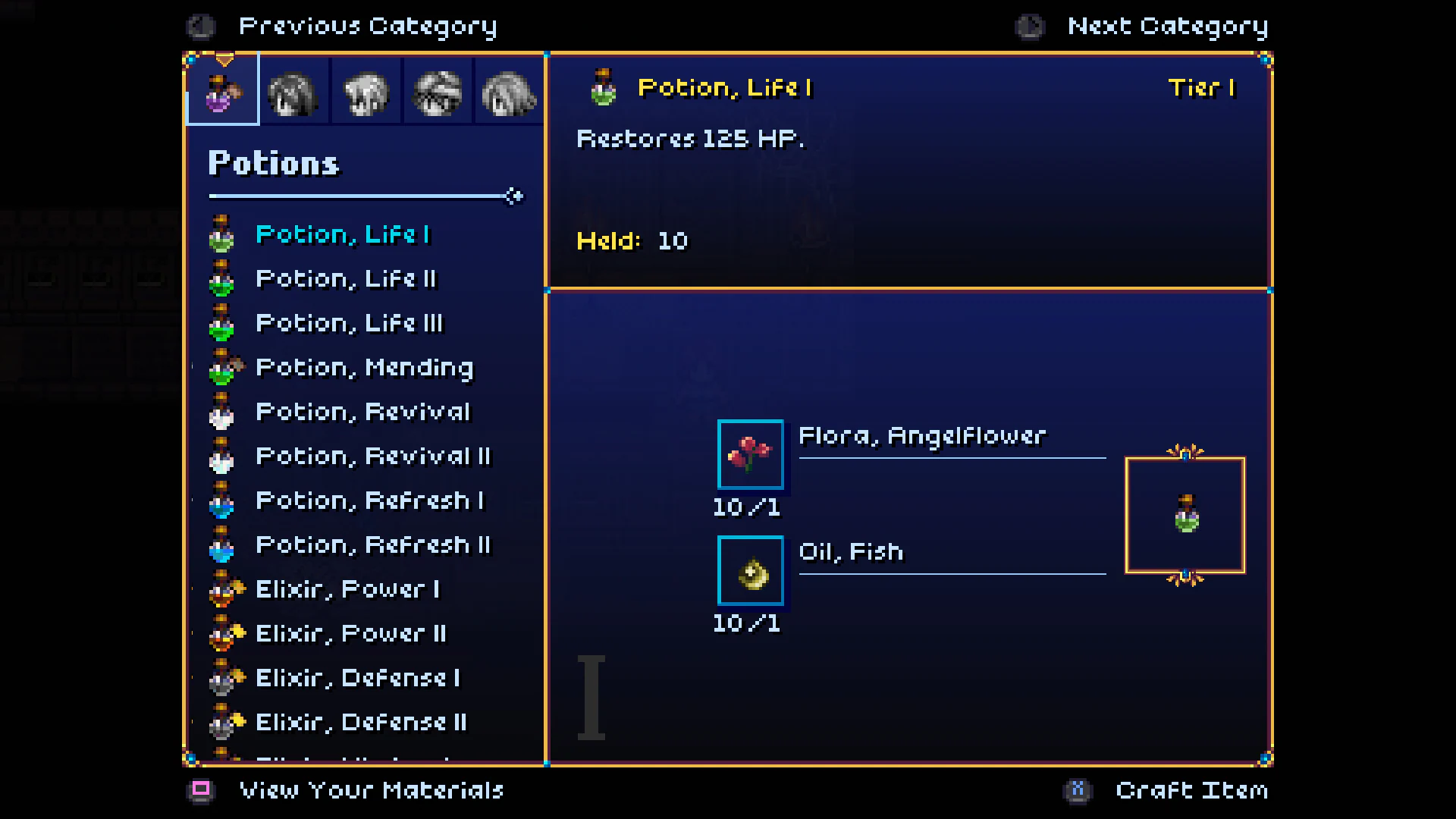Select the Potions category tab
This screenshot has height=819, width=1456.
pyautogui.click(x=222, y=91)
